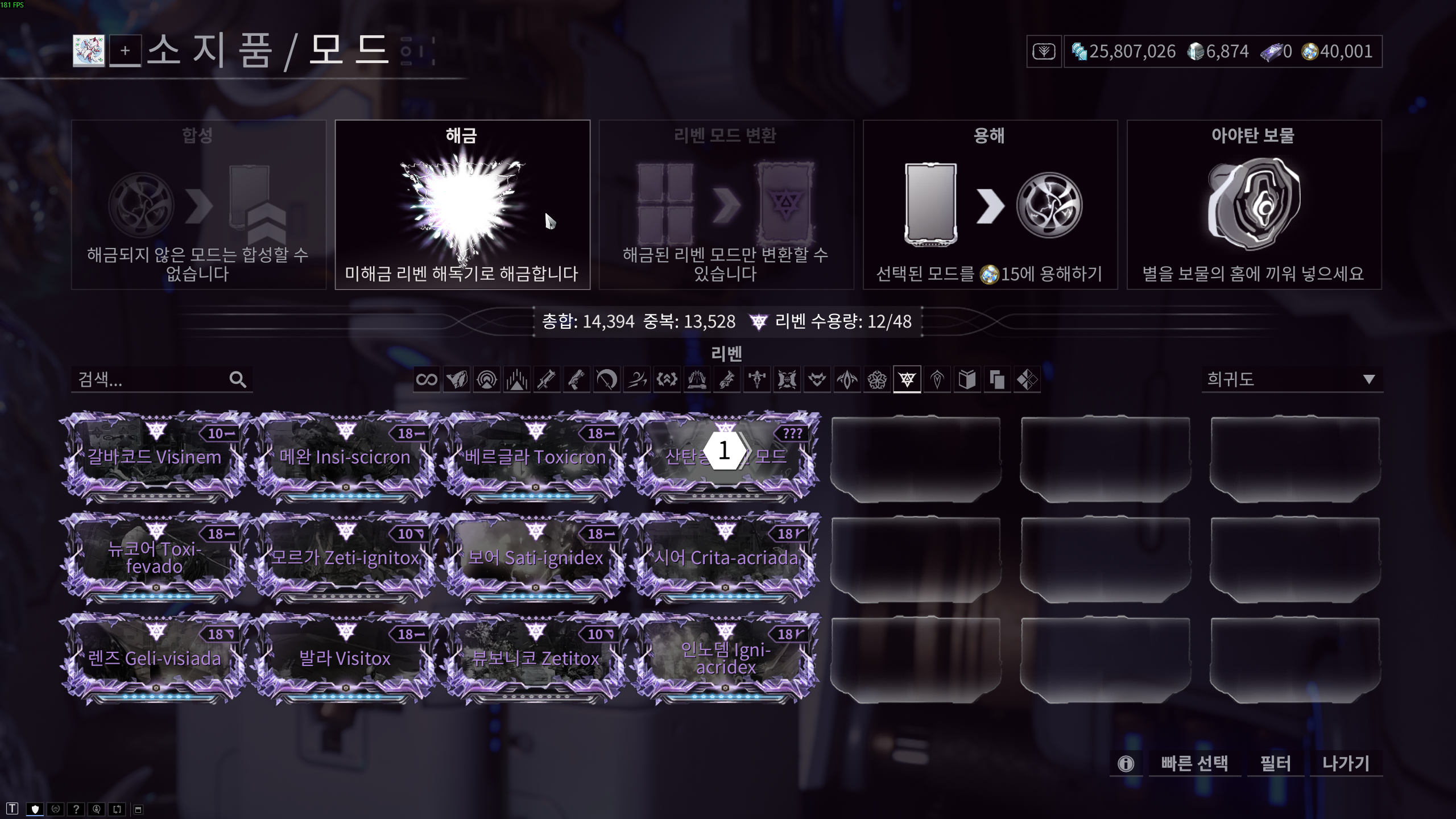1456x819 pixels.
Task: Select the infinity show-all mods filter
Action: point(428,379)
